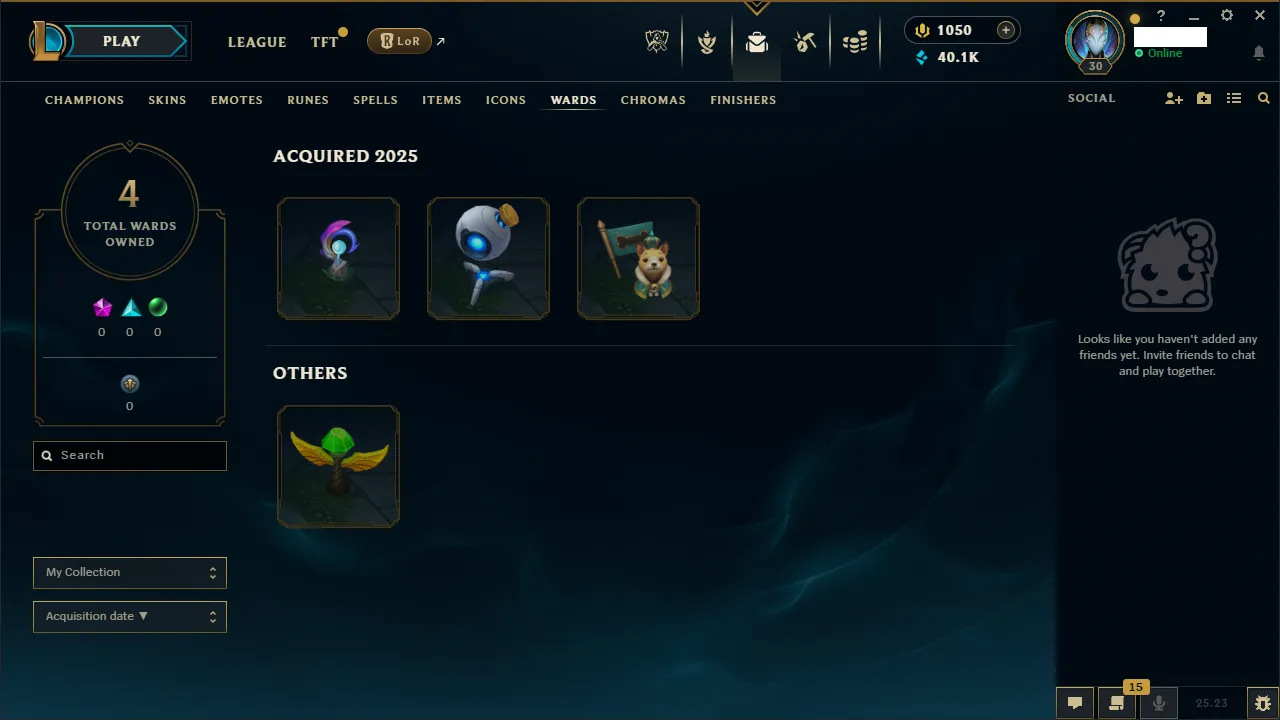Open Your Shop coin-stack icon
This screenshot has width=1280, height=720.
point(855,41)
